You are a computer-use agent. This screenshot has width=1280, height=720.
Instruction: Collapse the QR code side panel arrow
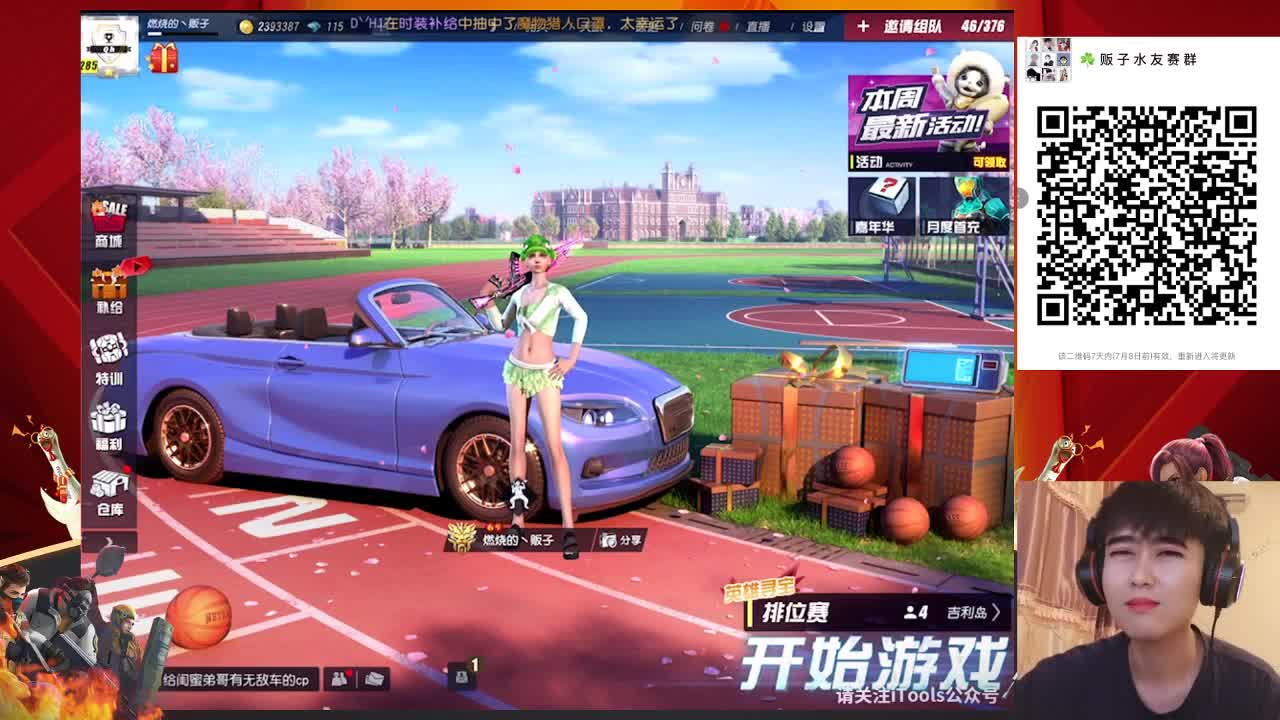pyautogui.click(x=1024, y=200)
